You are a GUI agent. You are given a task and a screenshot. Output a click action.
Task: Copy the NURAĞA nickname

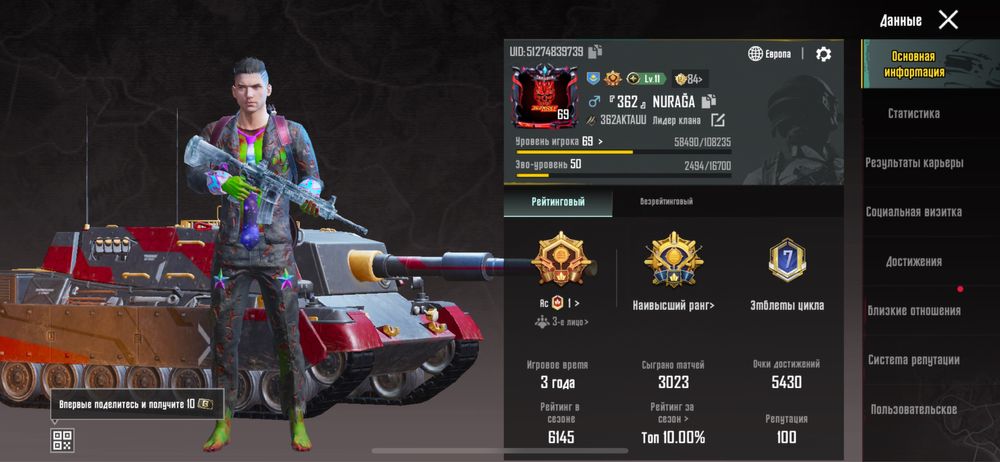point(709,101)
